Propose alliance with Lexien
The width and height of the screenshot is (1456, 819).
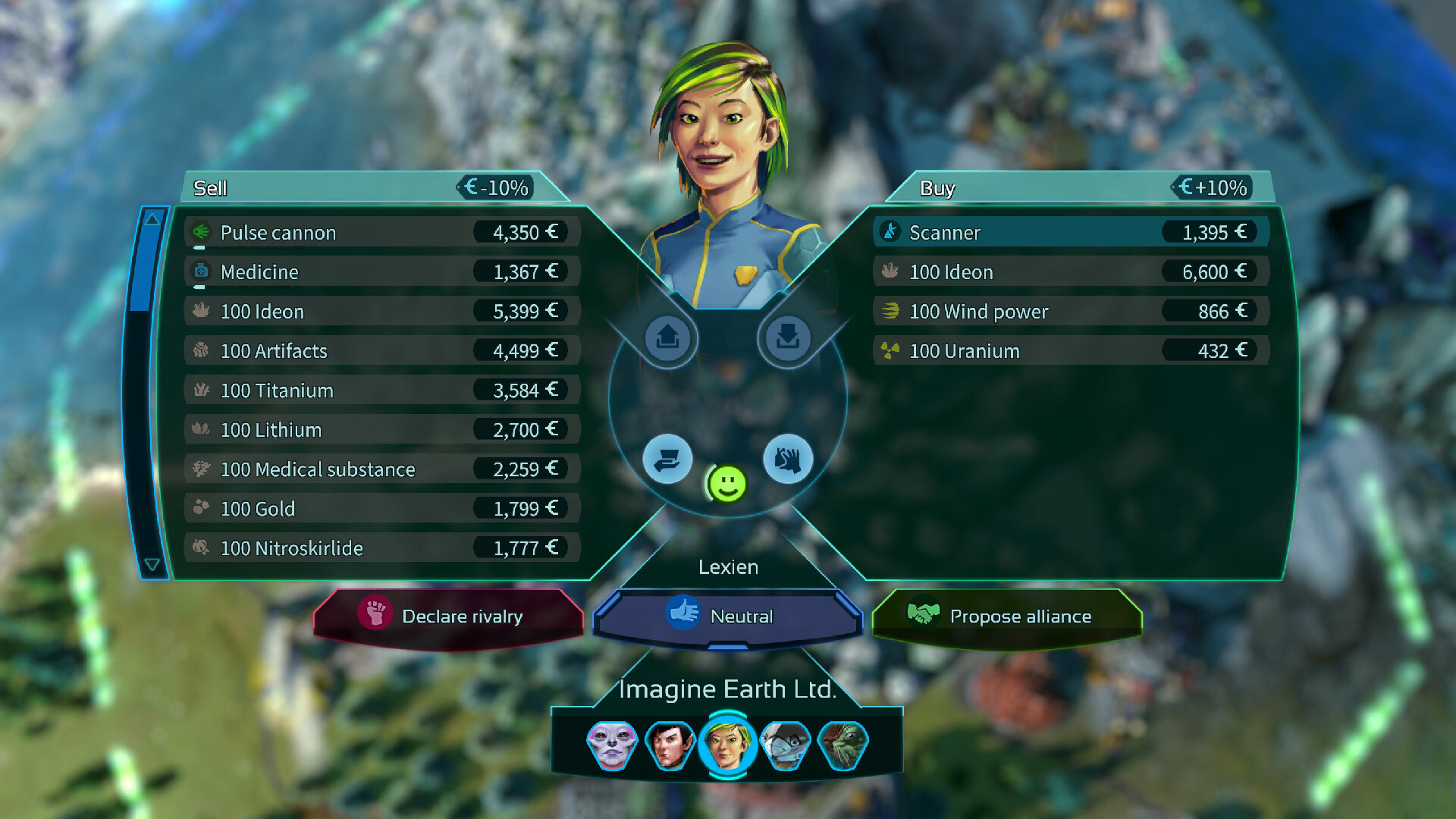(1006, 616)
